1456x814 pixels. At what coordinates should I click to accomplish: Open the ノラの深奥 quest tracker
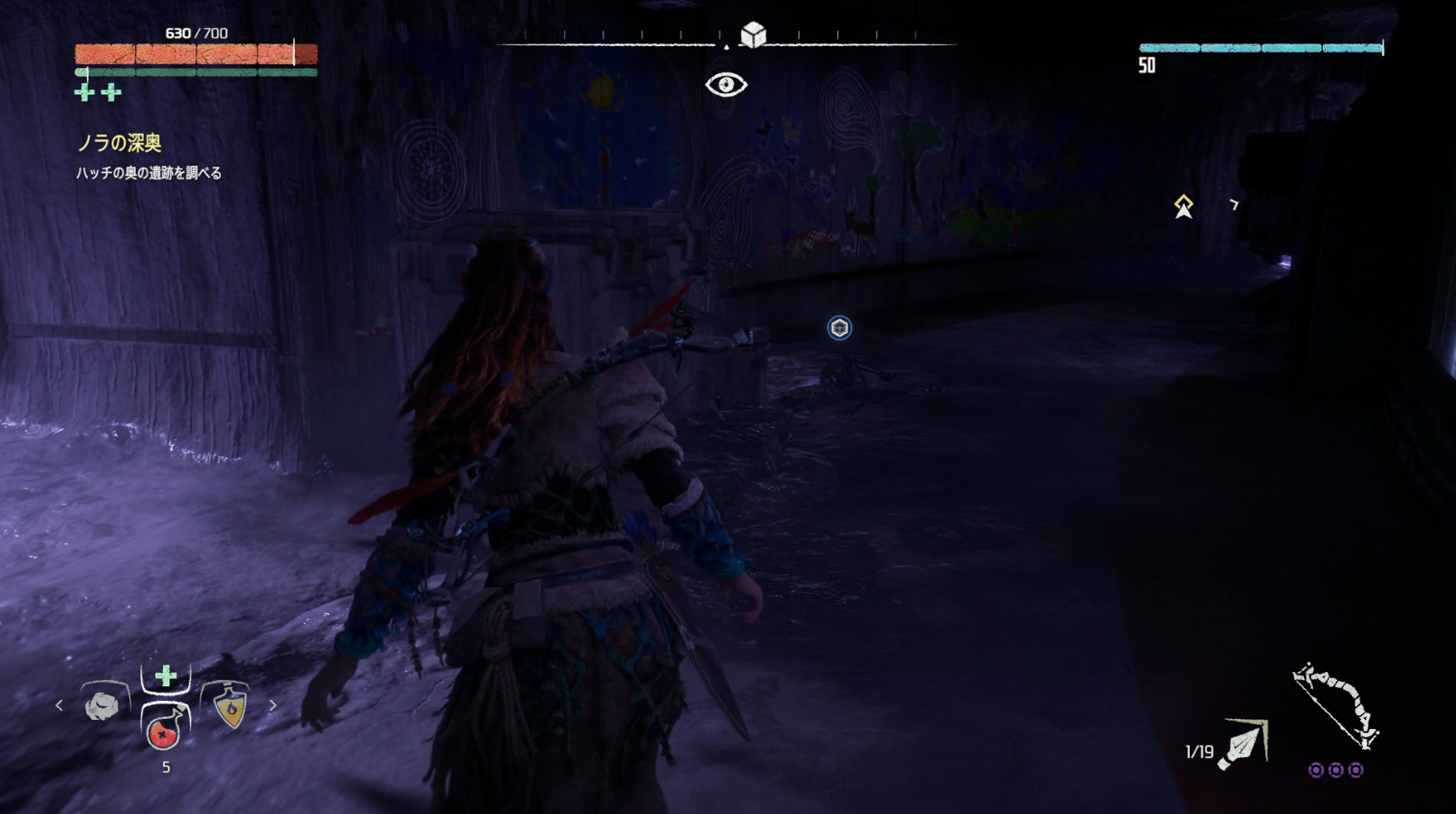pos(119,143)
